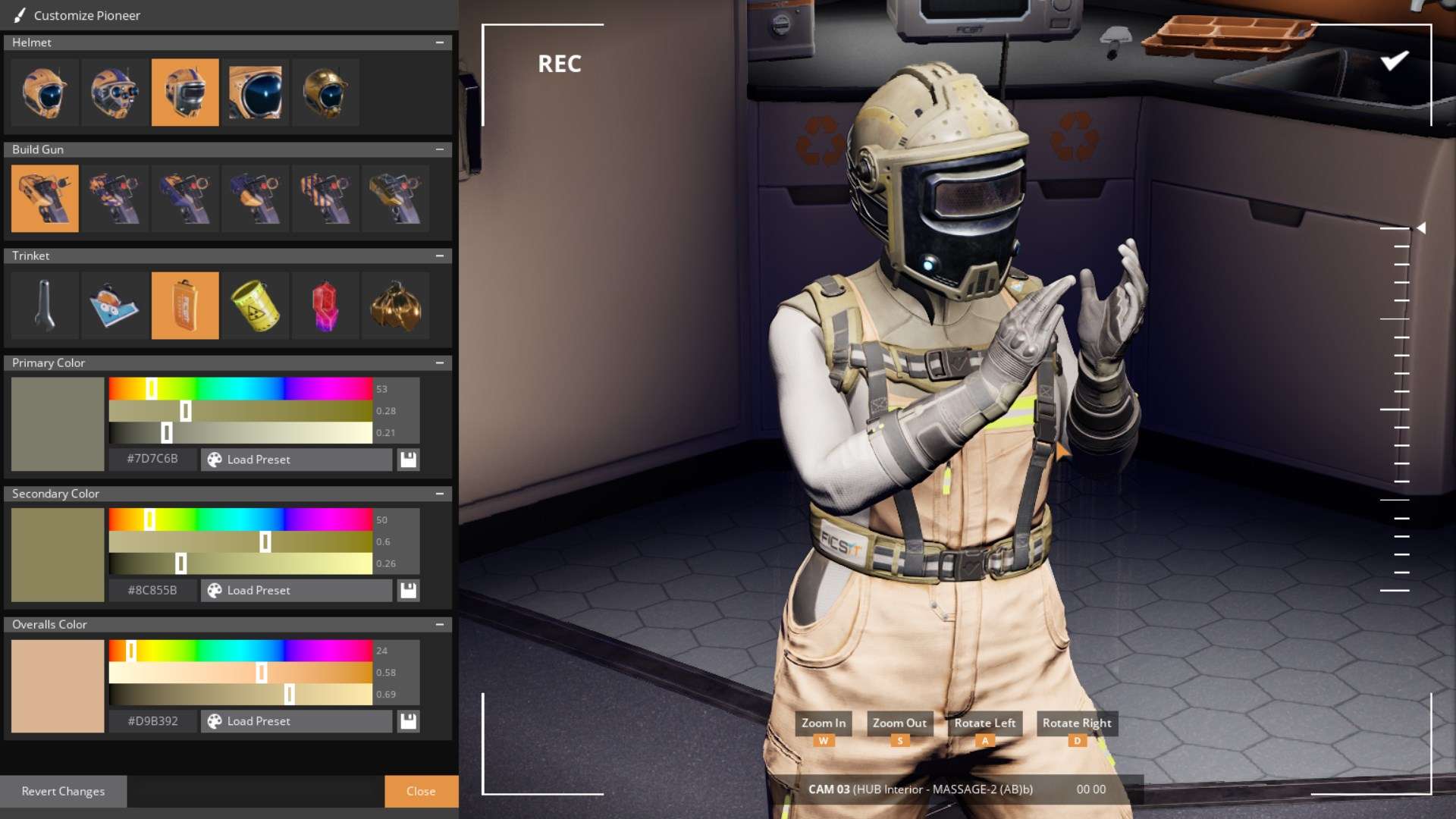Screen dimensions: 1456x819
Task: Set the Overalls Color brightness slider
Action: pos(289,694)
